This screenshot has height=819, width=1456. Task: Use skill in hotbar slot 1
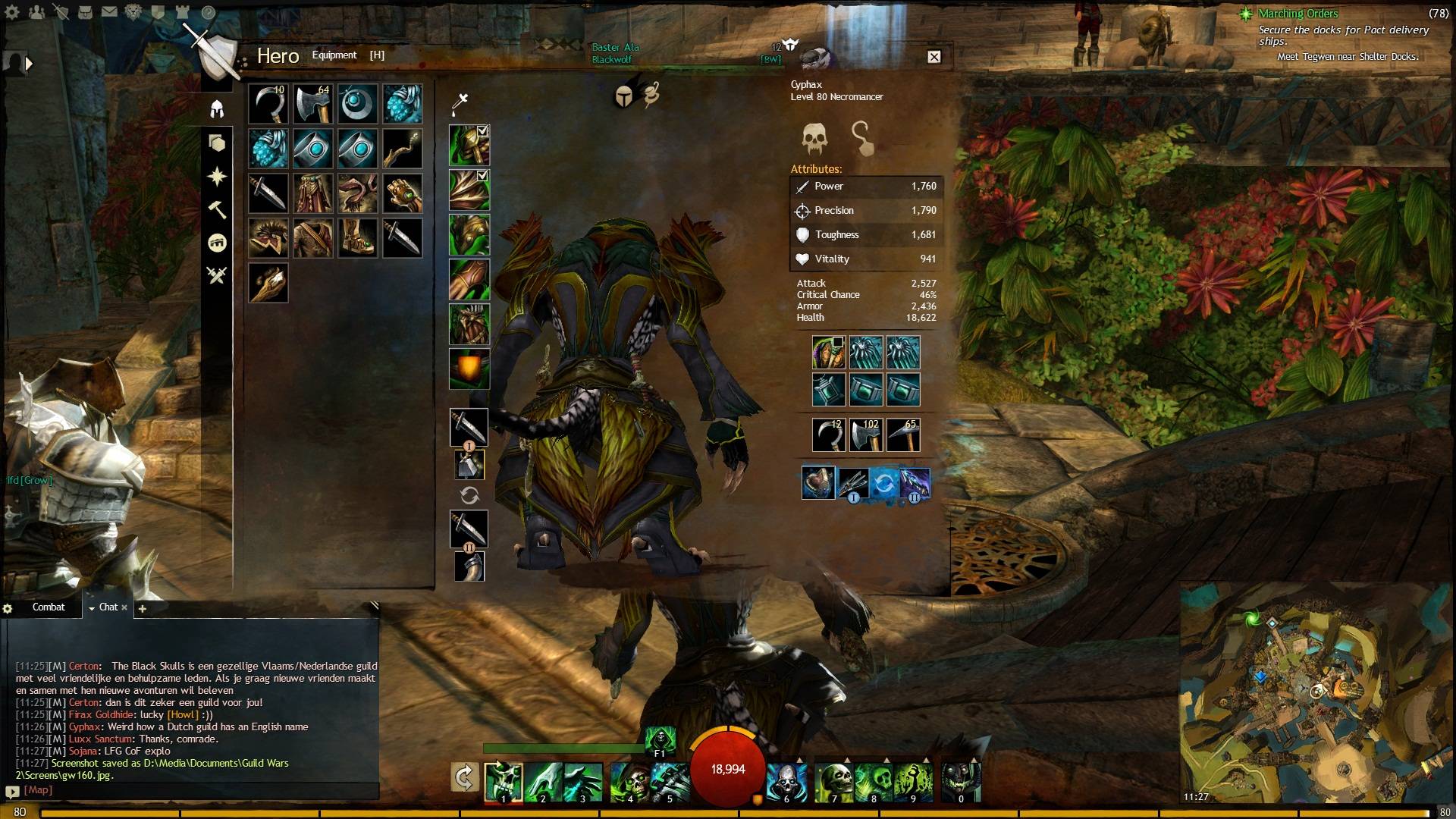click(503, 783)
